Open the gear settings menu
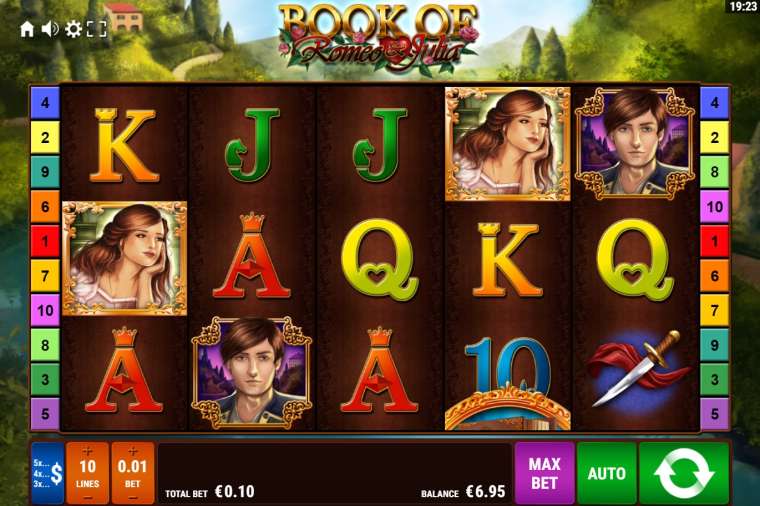The image size is (760, 506). coord(73,29)
